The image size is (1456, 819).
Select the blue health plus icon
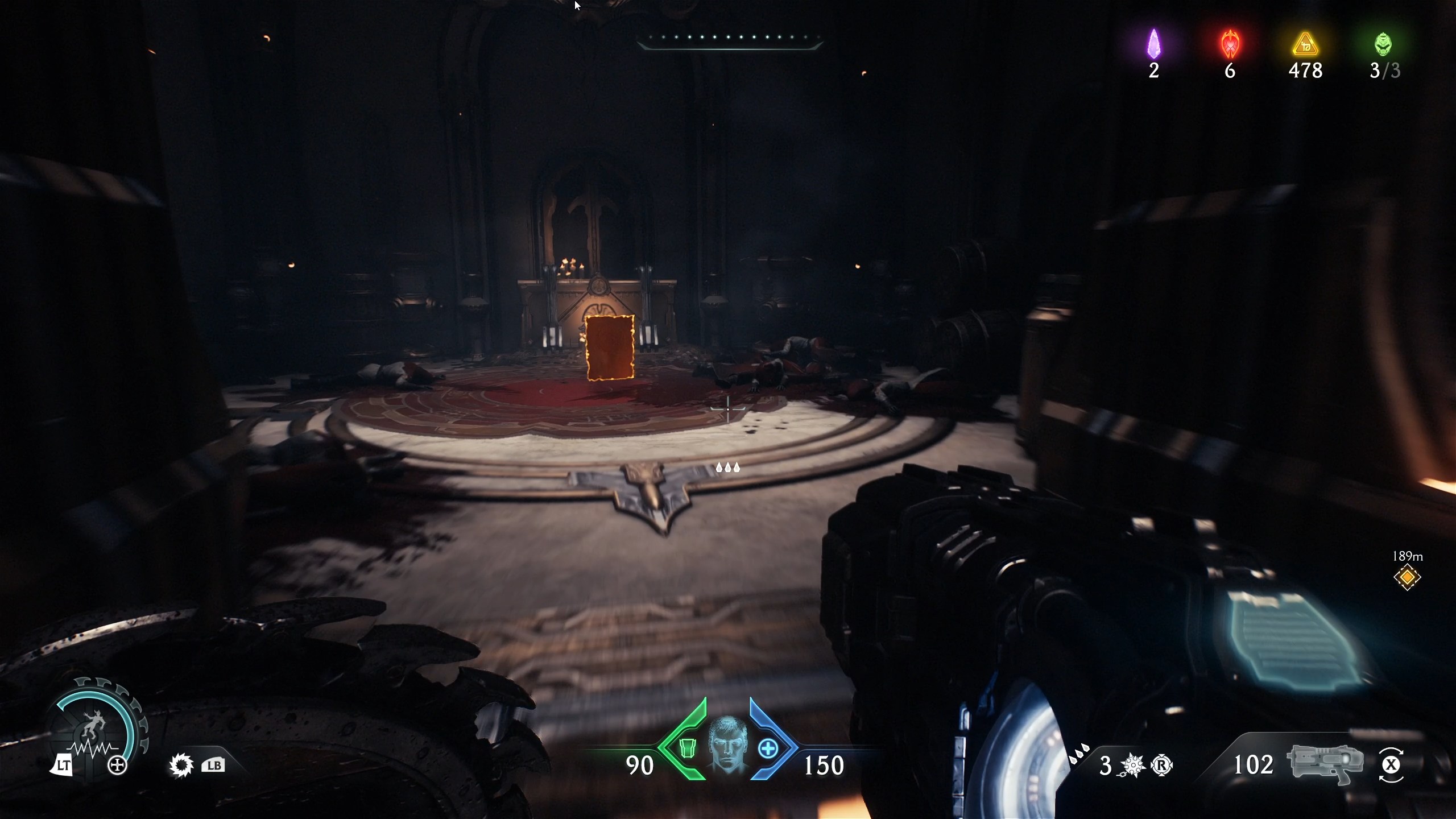coord(768,750)
